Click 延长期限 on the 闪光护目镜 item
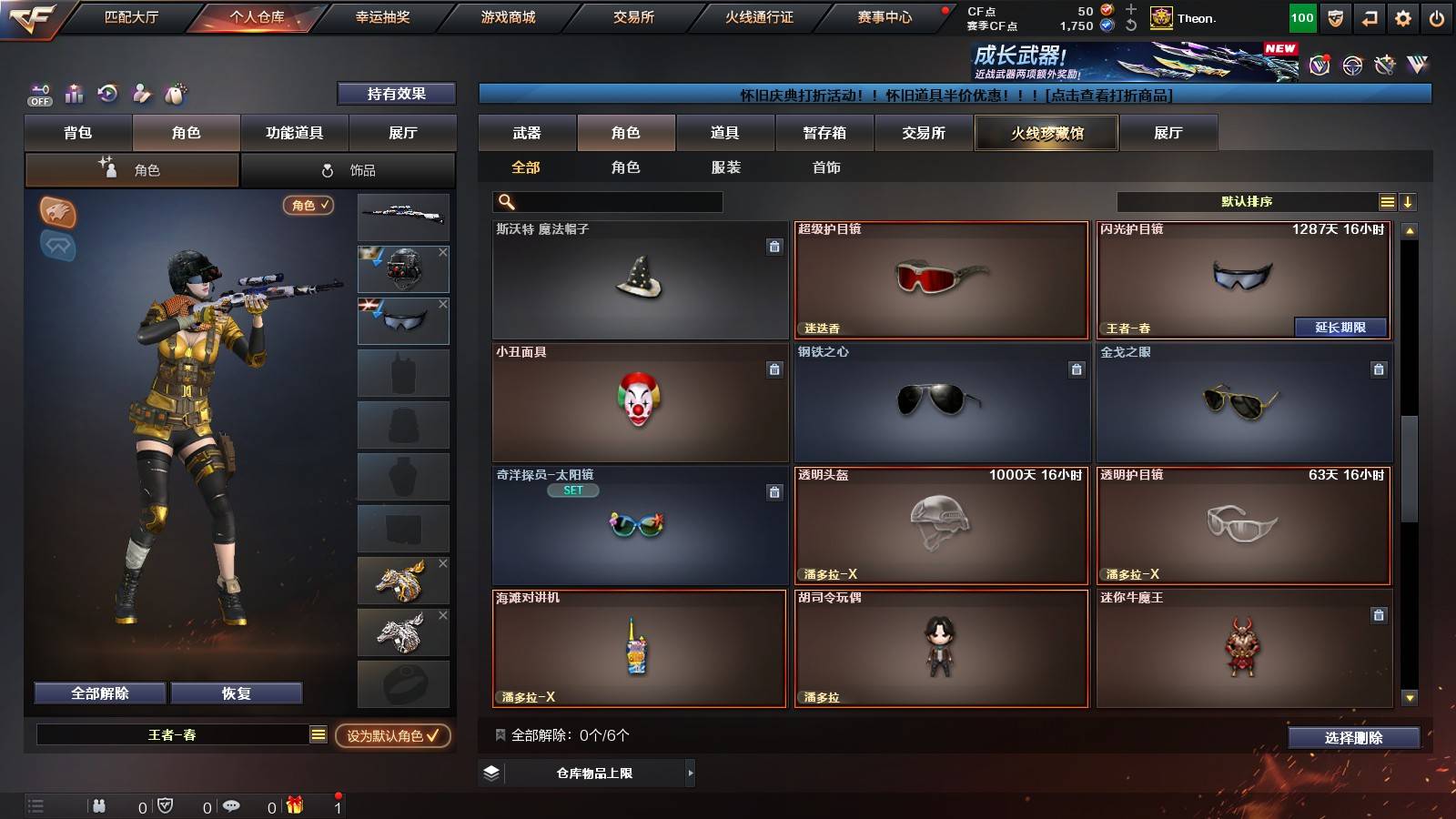 pyautogui.click(x=1340, y=327)
